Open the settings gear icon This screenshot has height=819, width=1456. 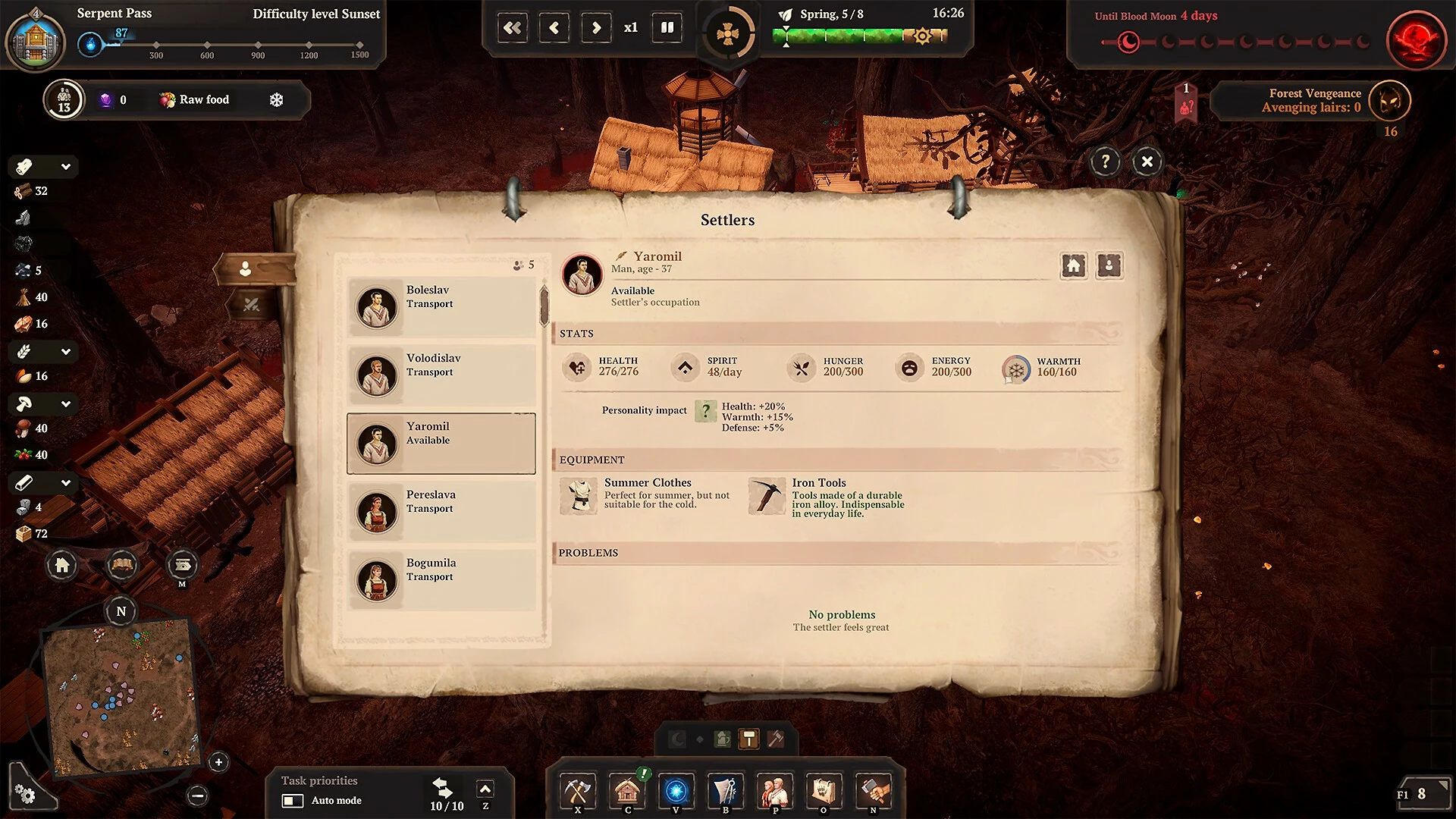click(x=25, y=794)
